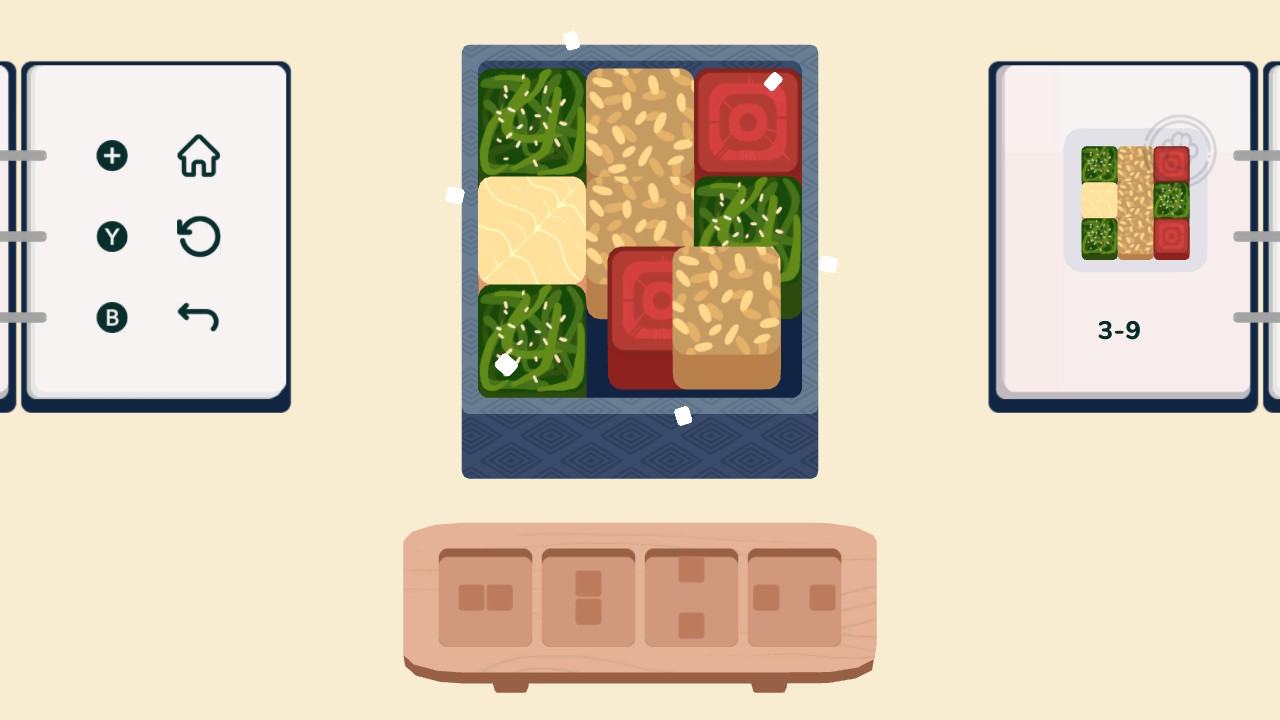Select the red tuna block in the top-right corner
1280x720 pixels.
point(749,122)
